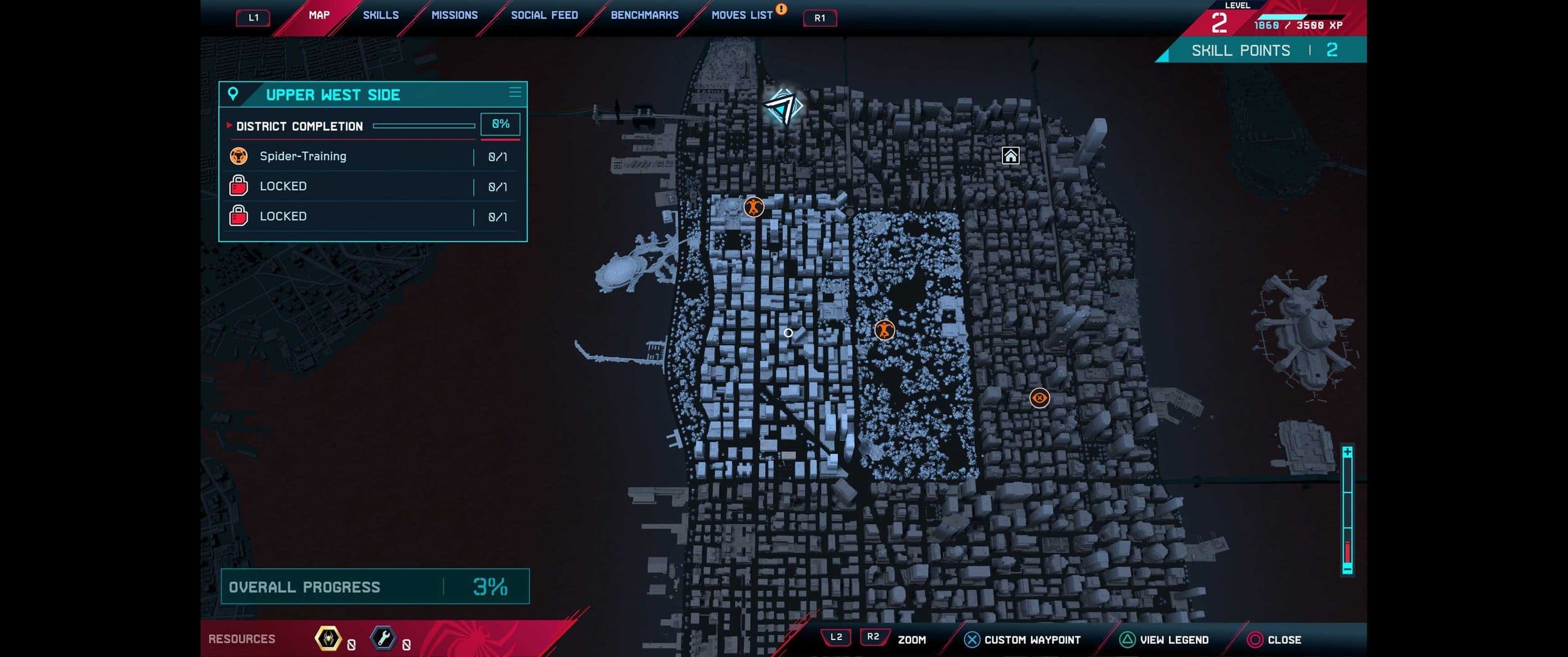Click the Spider-Training wheel icon in district panel
1568x657 pixels.
point(238,156)
